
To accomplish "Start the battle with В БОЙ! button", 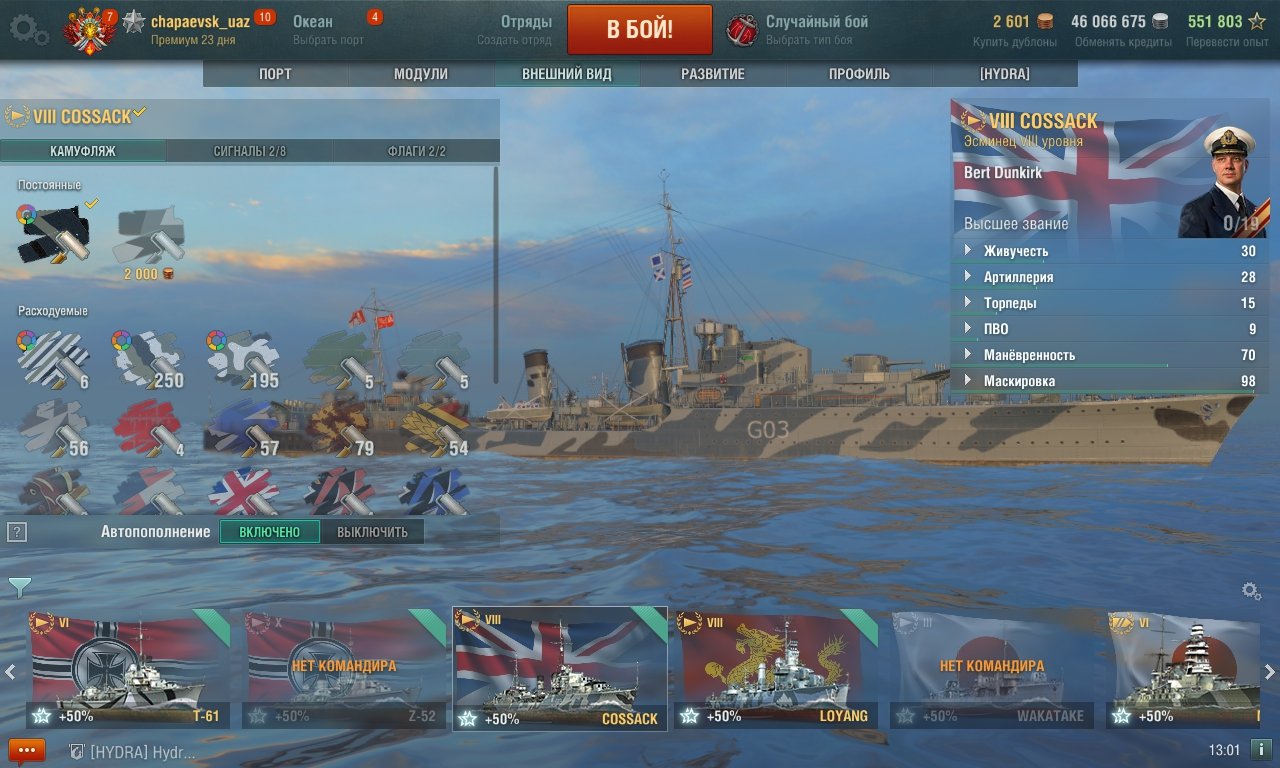I will (x=639, y=30).
